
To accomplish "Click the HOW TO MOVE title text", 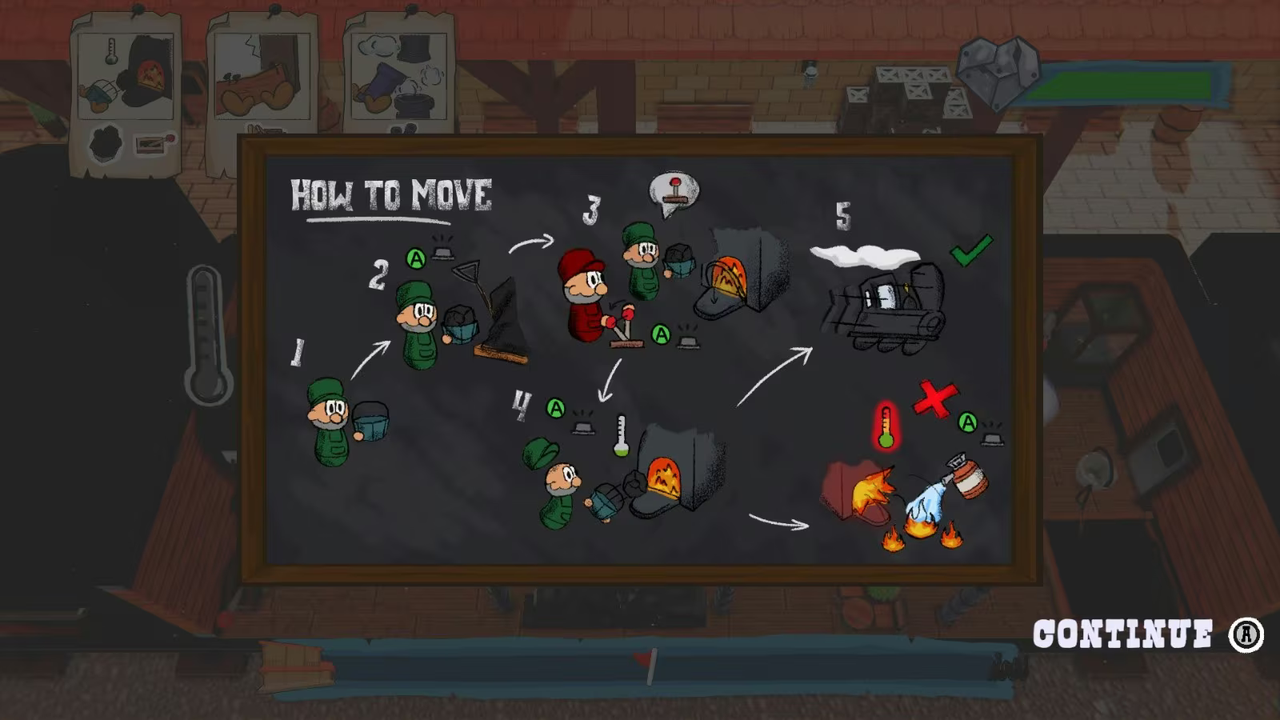I will pos(390,196).
